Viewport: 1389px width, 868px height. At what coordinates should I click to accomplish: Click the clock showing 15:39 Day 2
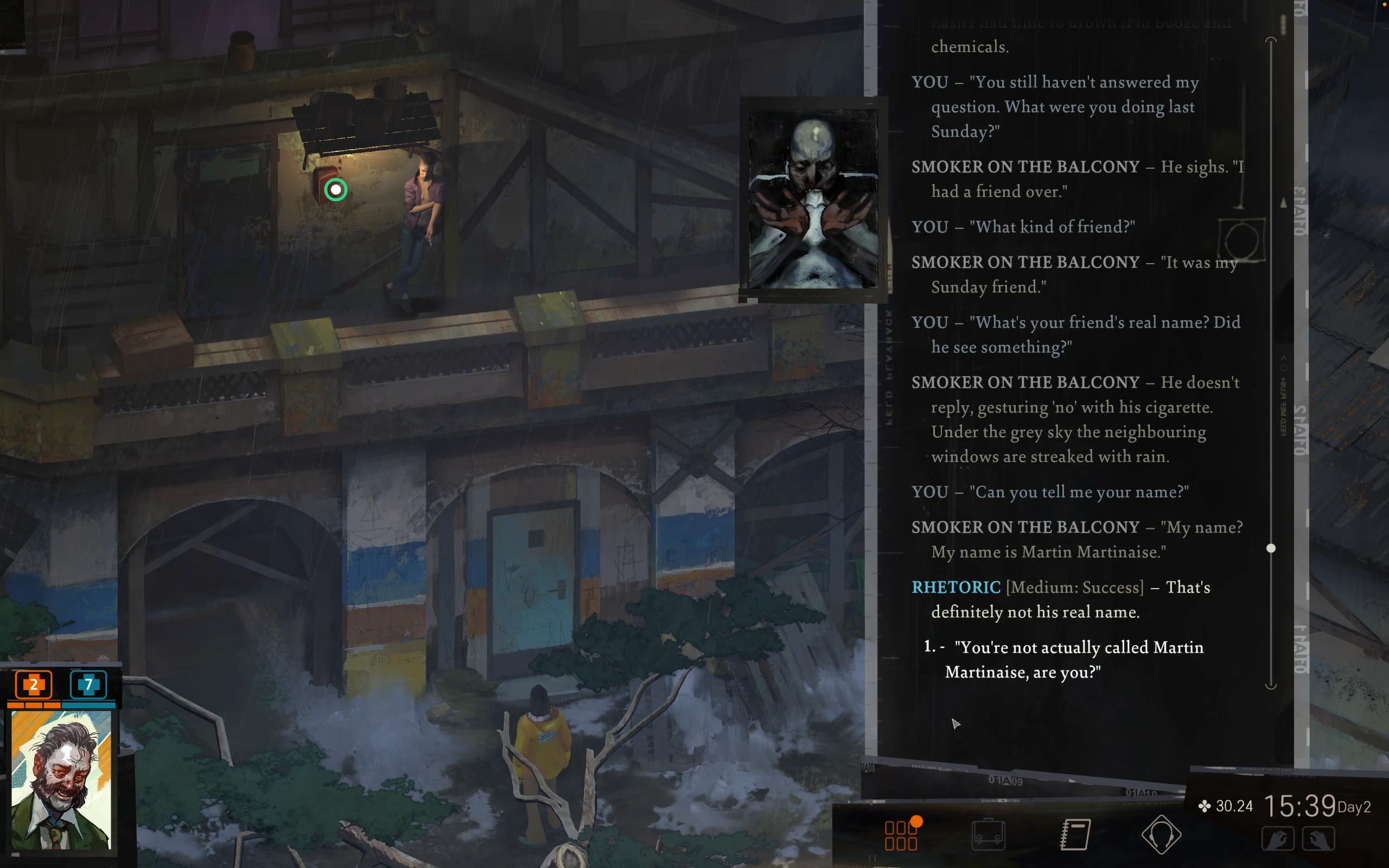click(x=1301, y=806)
